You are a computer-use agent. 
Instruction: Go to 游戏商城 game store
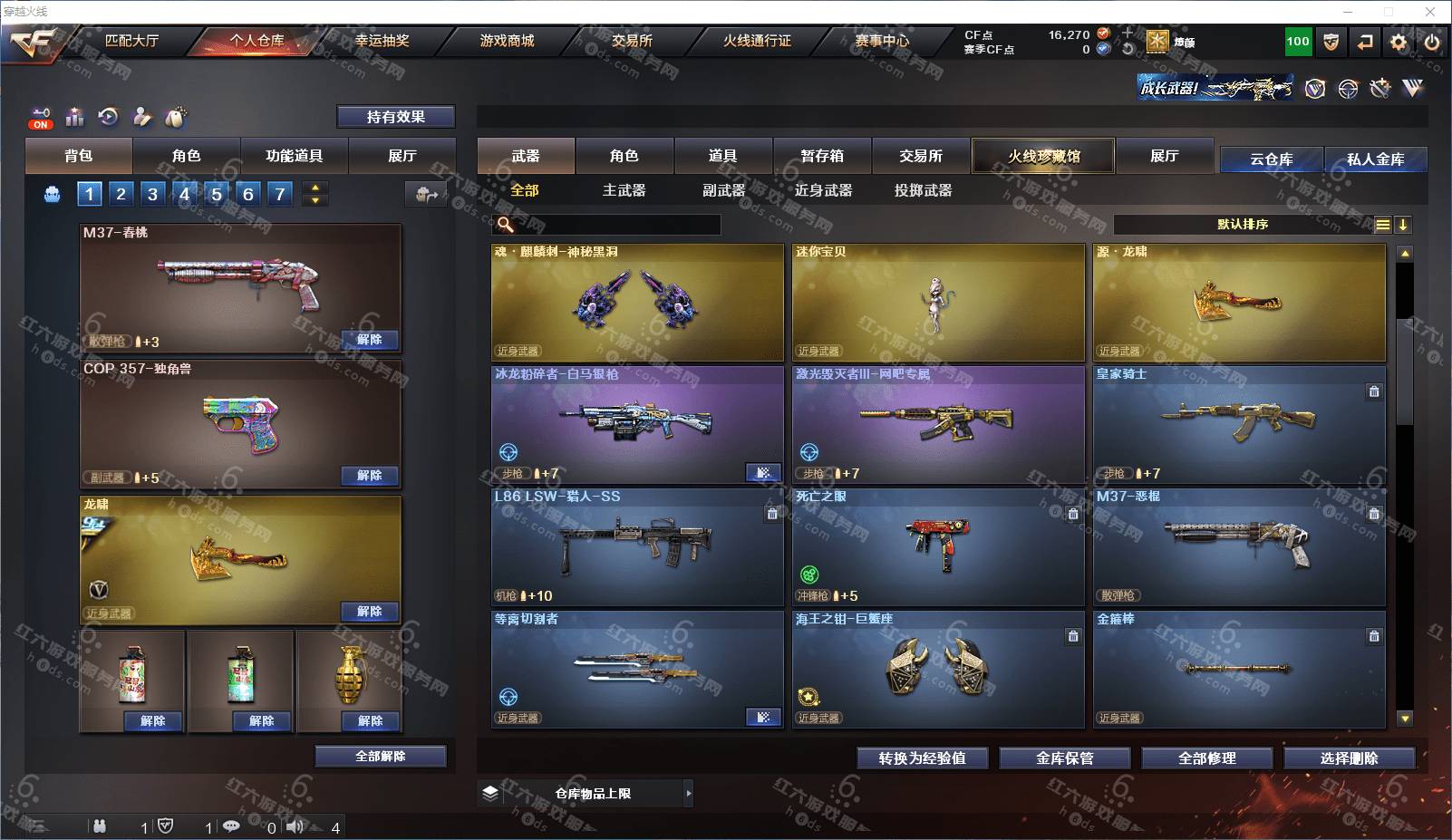click(x=507, y=41)
